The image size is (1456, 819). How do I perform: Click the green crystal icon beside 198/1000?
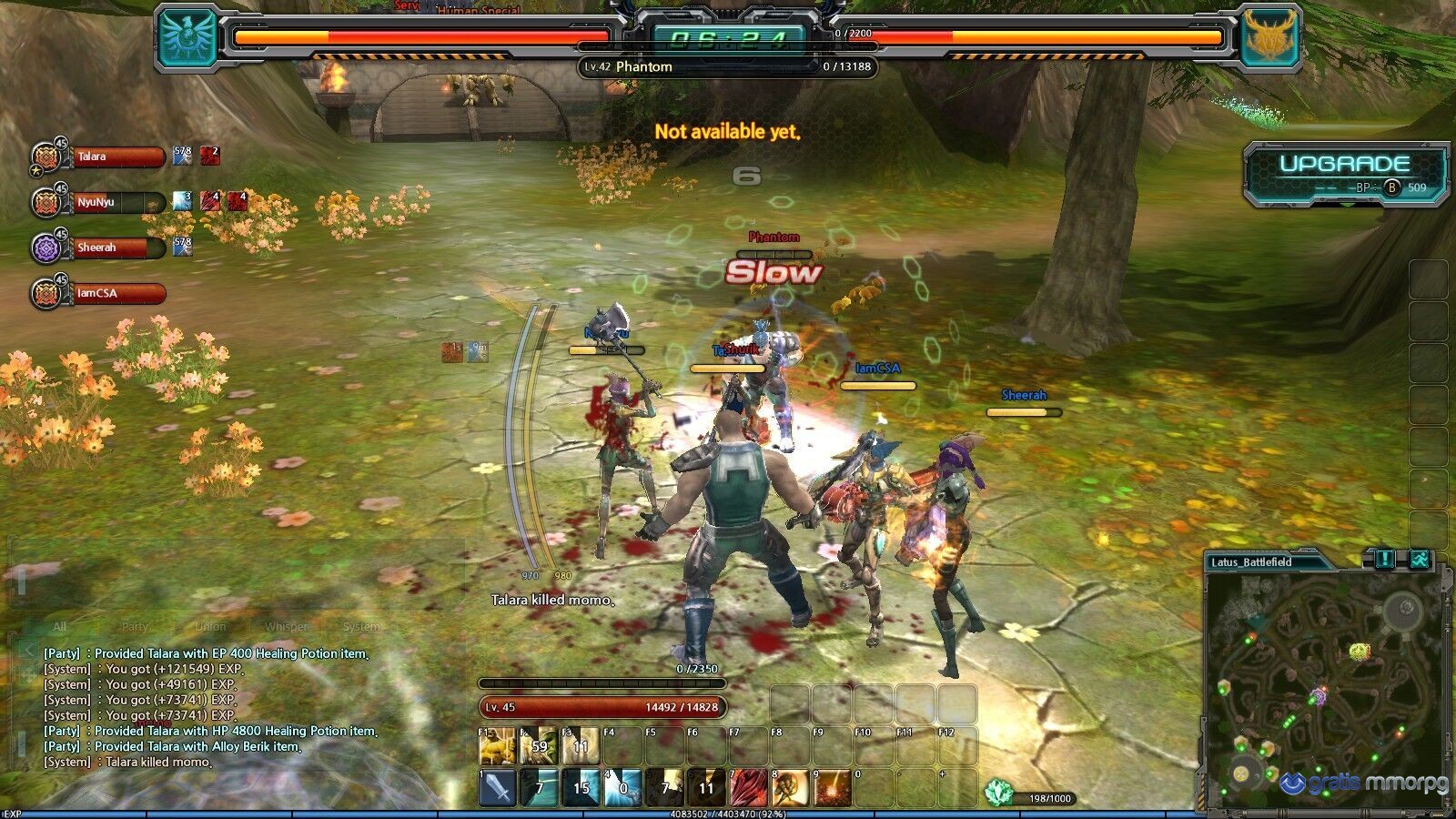(x=999, y=794)
